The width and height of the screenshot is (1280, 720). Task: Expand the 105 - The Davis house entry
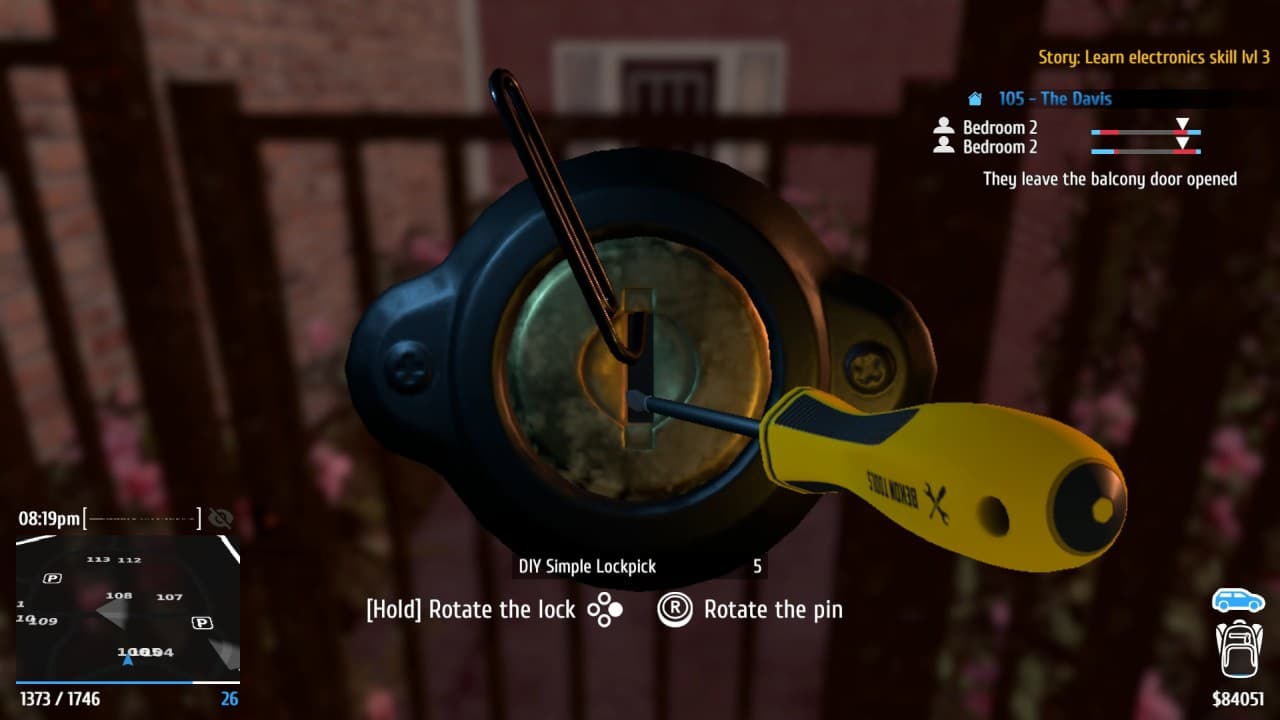pos(1054,98)
